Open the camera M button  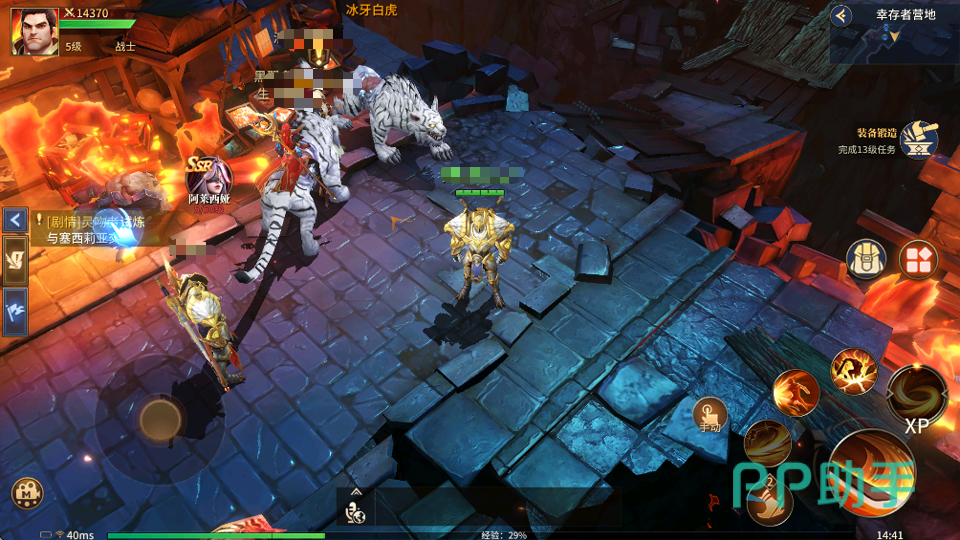pyautogui.click(x=26, y=493)
